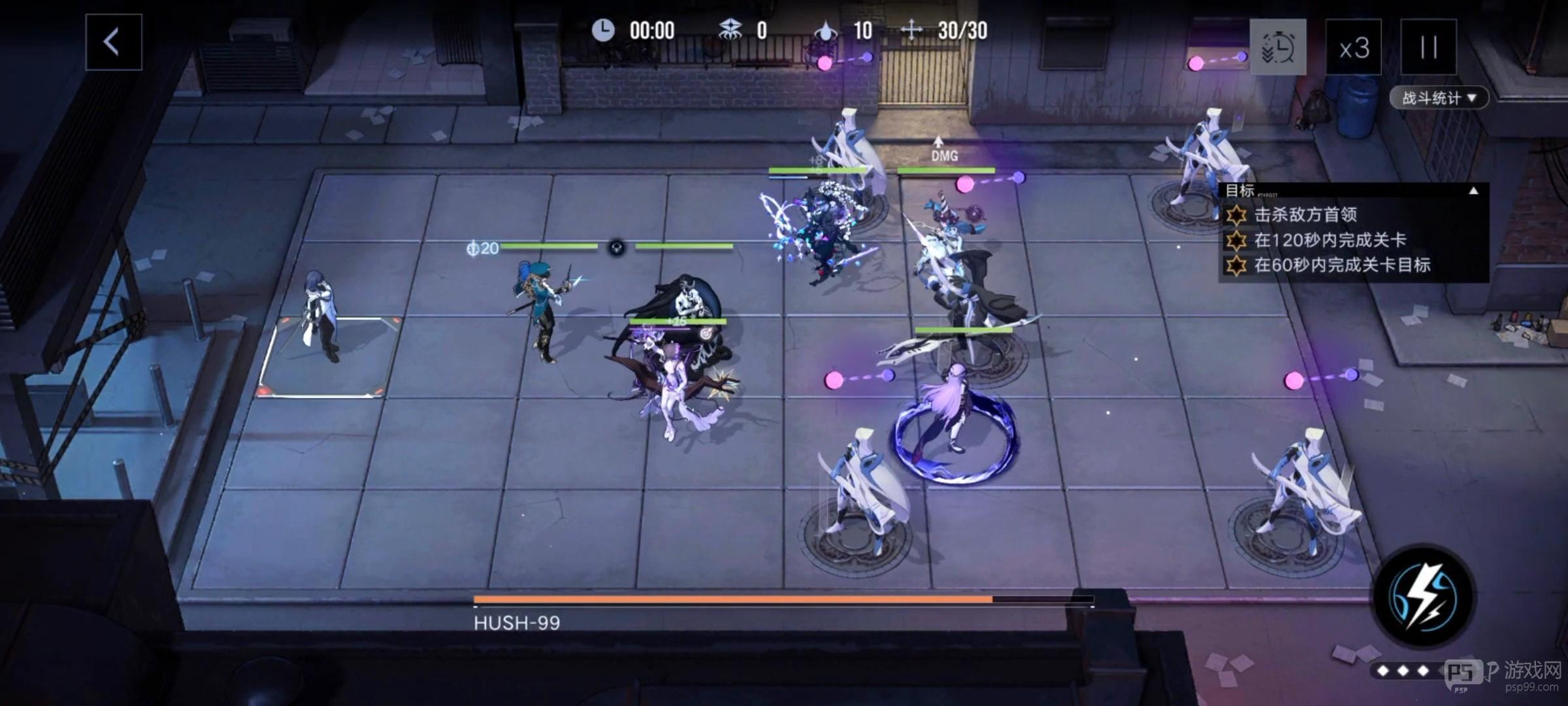
Task: Click the clock timer icon showing 00:00
Action: coord(604,29)
